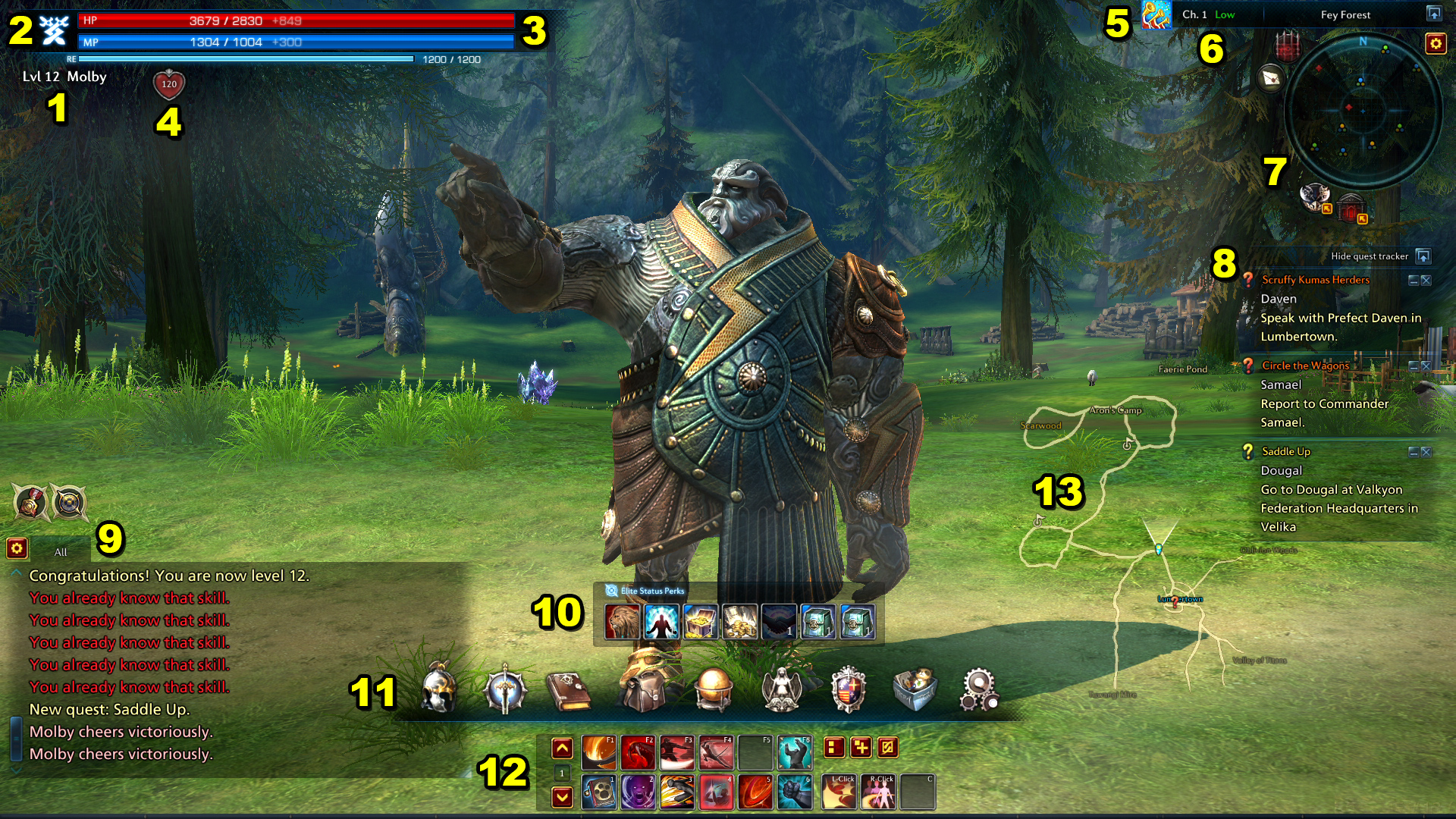Open the cogwheels system settings menu
This screenshot has height=819, width=1456.
(x=978, y=689)
